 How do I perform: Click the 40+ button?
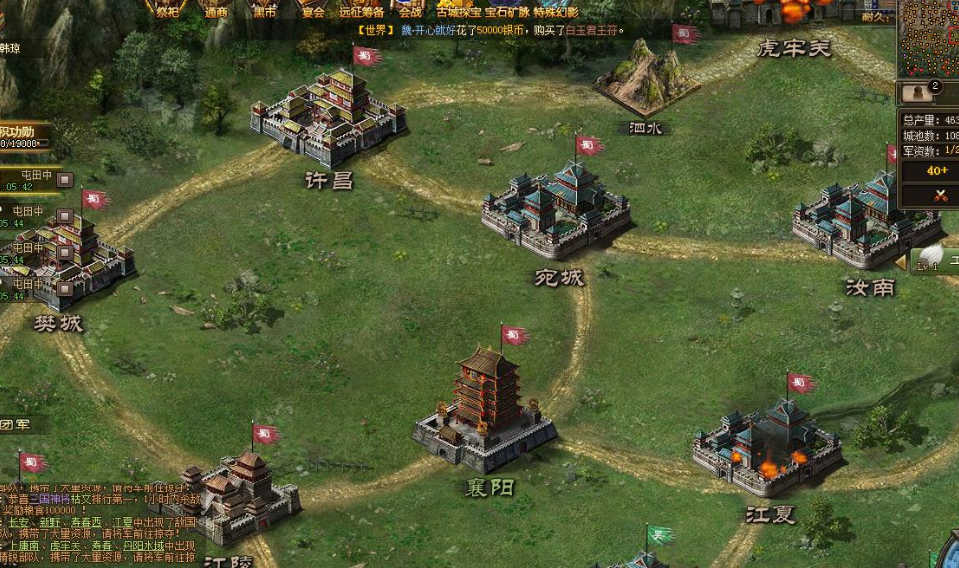[937, 171]
